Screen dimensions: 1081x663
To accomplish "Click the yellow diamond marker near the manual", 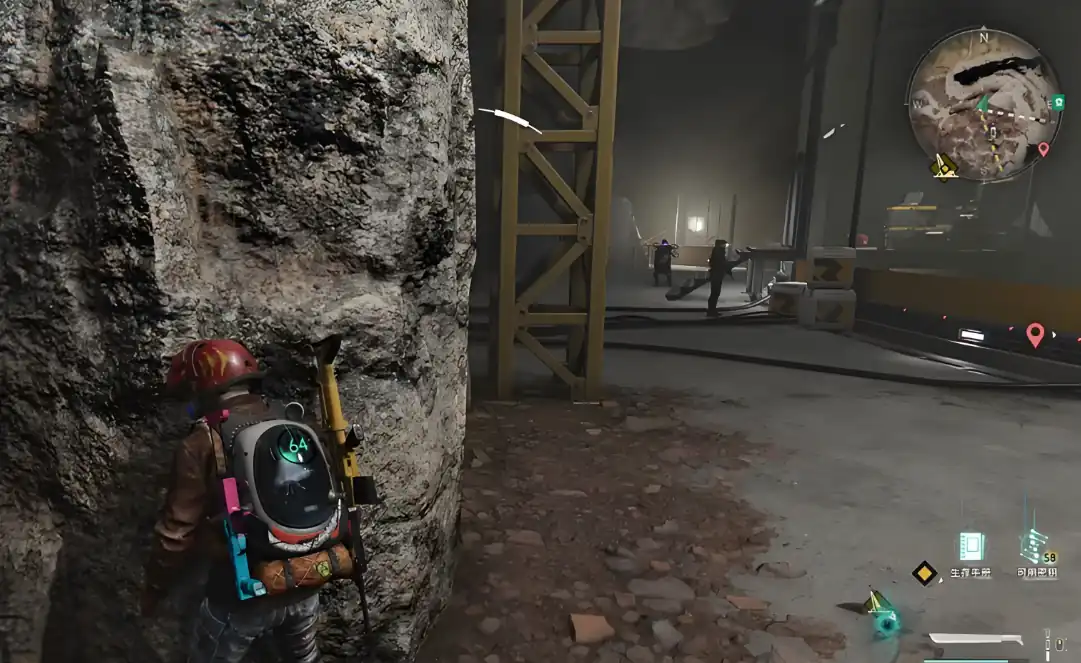I will coord(924,572).
